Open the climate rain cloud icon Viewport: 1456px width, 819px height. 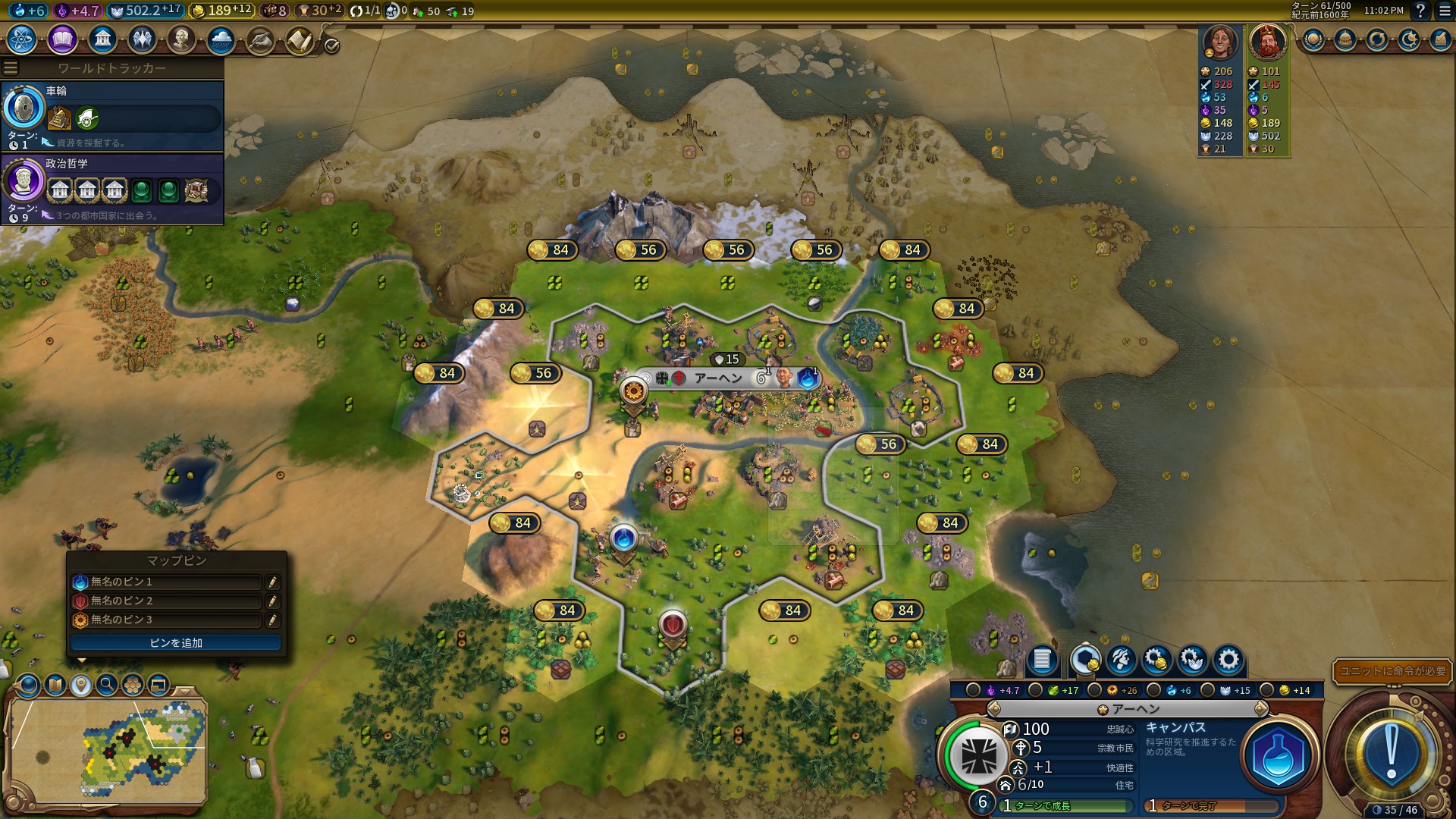(x=221, y=39)
